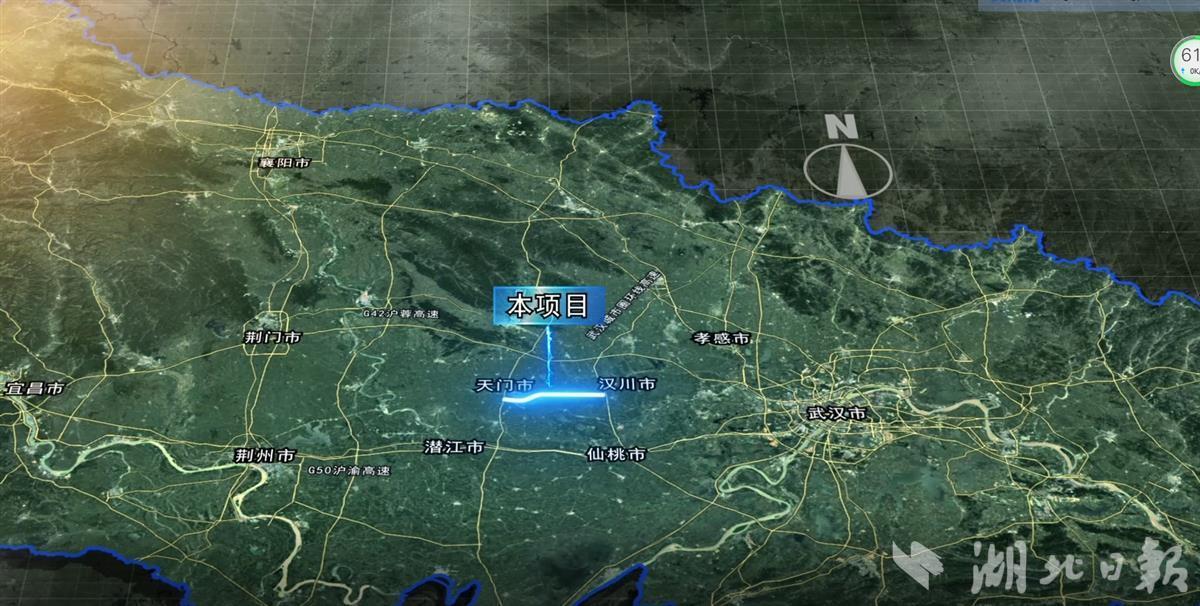Open the green floating speed monitor ball

pos(1188,60)
